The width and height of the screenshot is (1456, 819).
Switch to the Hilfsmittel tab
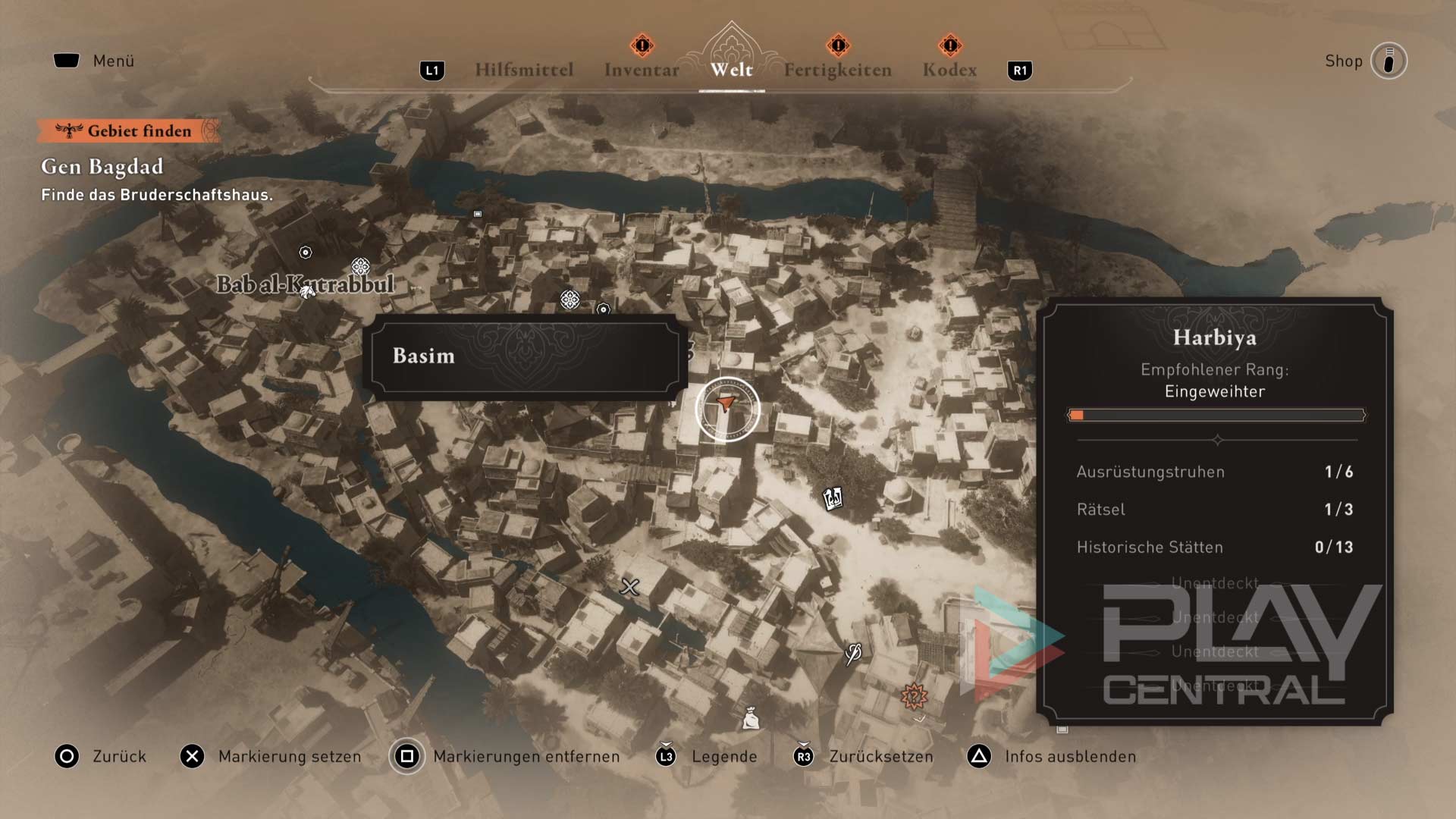click(x=523, y=70)
